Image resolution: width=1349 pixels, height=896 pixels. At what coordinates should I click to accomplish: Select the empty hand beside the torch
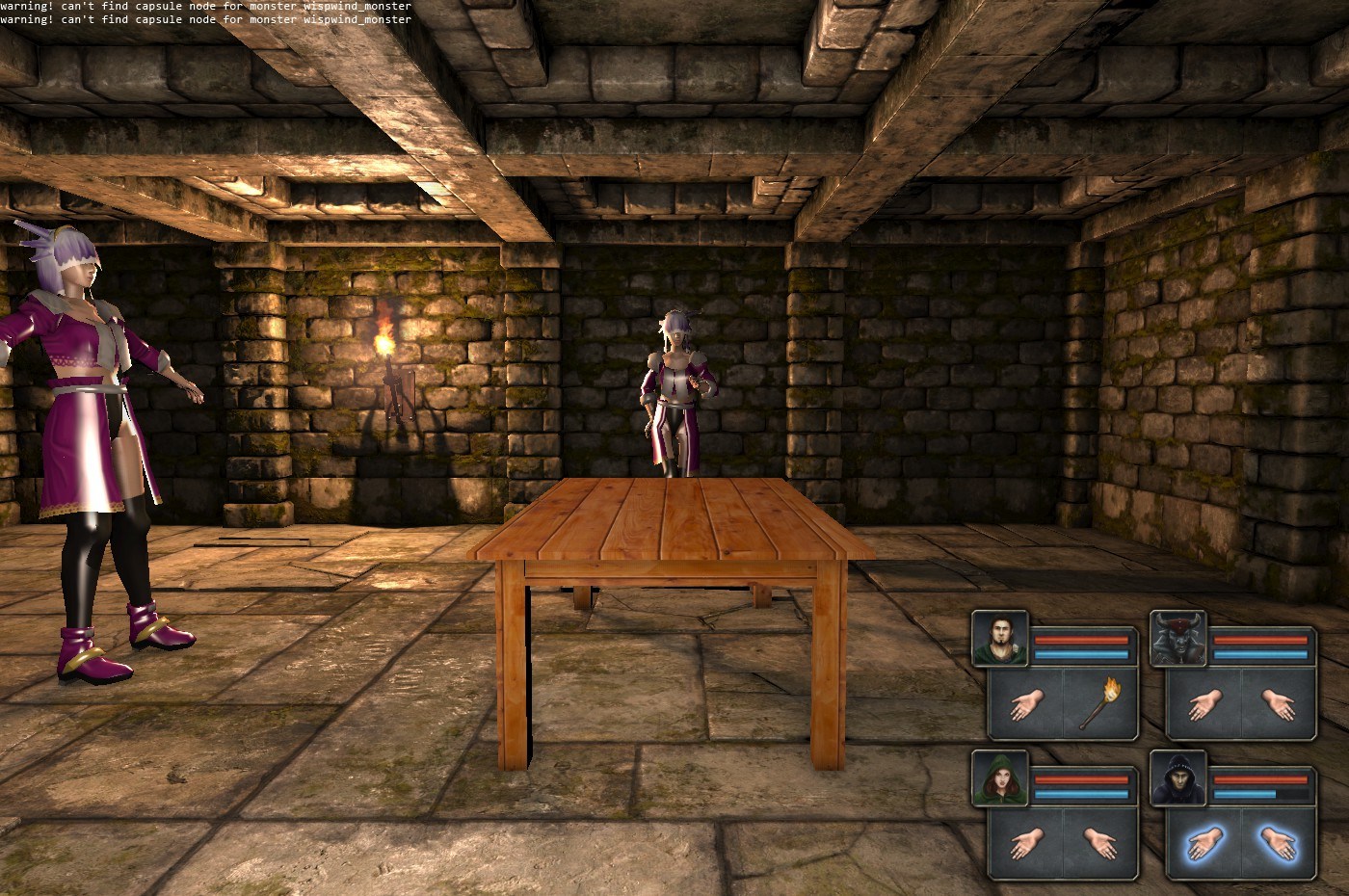pyautogui.click(x=1025, y=704)
